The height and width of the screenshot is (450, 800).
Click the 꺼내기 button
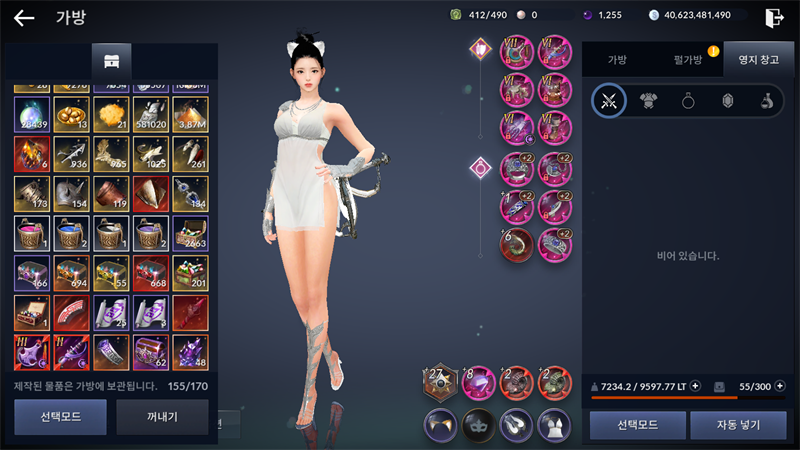click(162, 417)
